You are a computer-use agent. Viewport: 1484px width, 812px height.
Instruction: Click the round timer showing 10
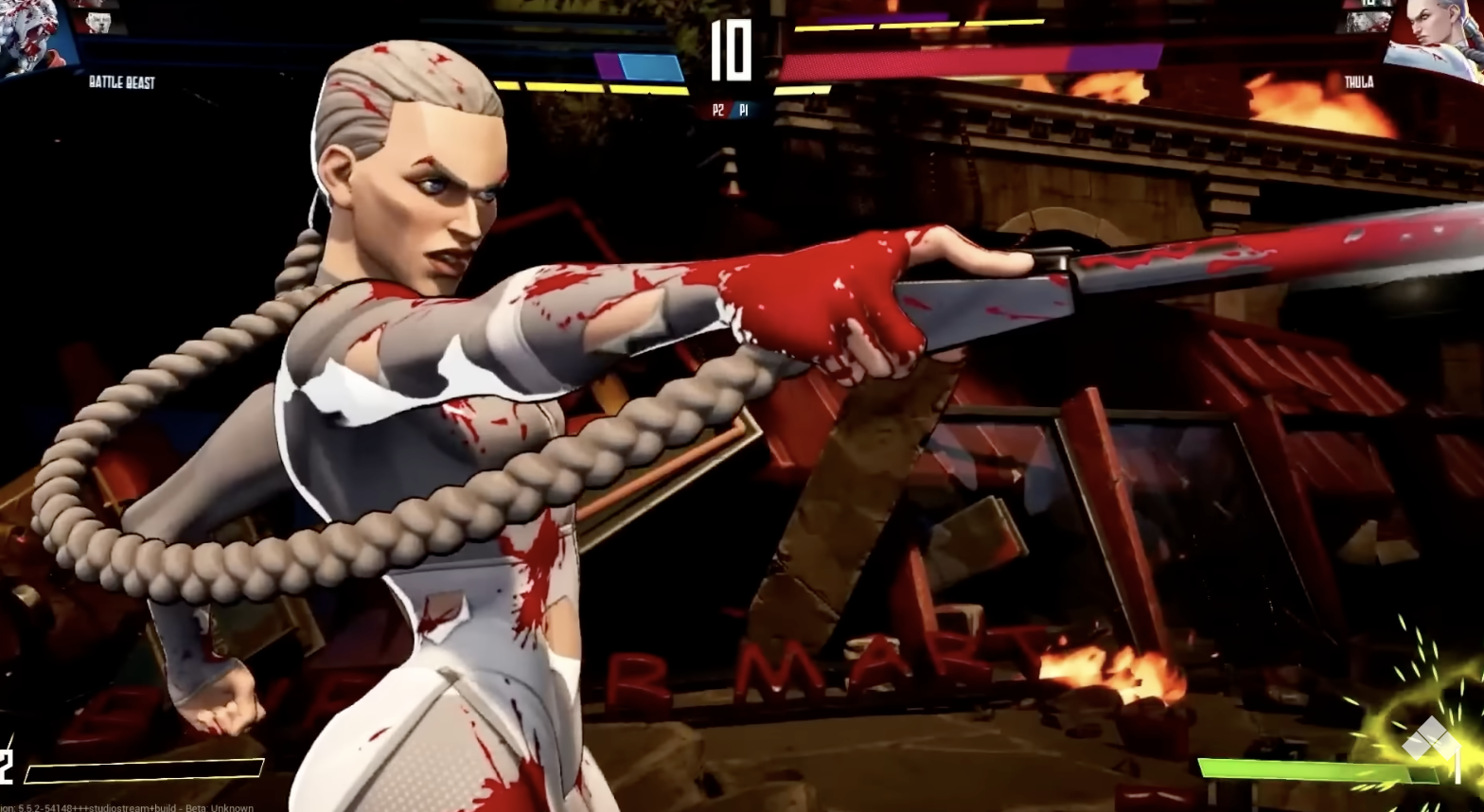pyautogui.click(x=732, y=52)
